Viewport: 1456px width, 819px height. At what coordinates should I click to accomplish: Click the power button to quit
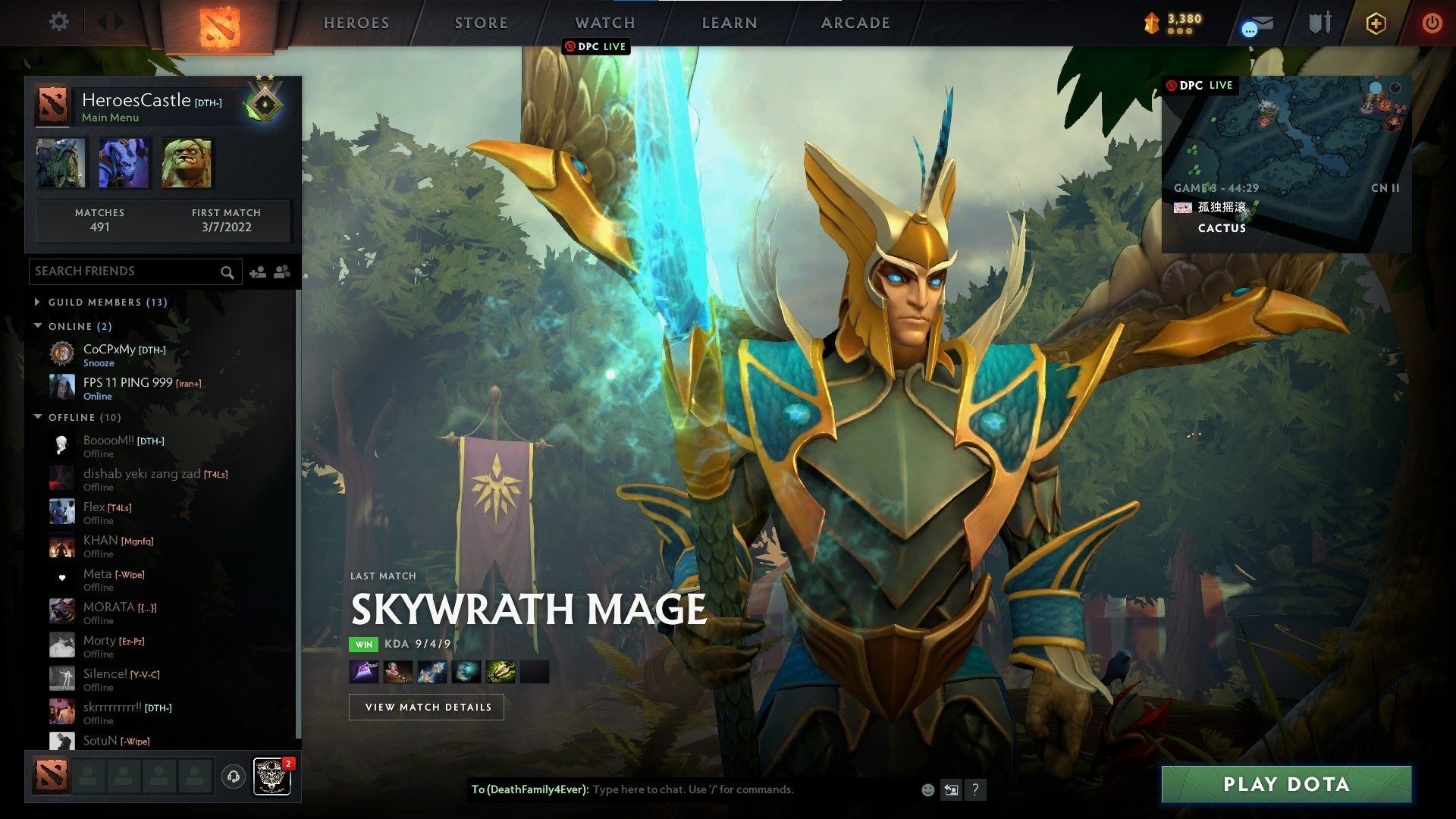coord(1432,23)
